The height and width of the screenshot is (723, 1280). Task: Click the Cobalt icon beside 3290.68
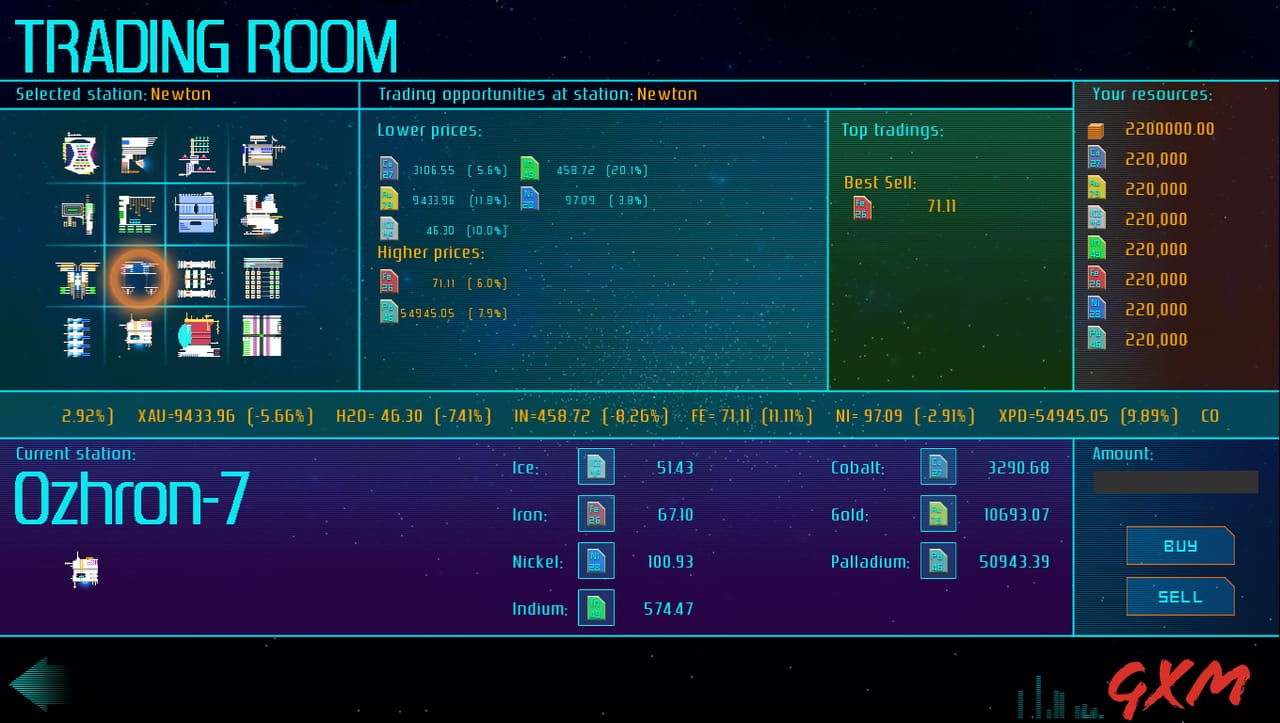[938, 467]
